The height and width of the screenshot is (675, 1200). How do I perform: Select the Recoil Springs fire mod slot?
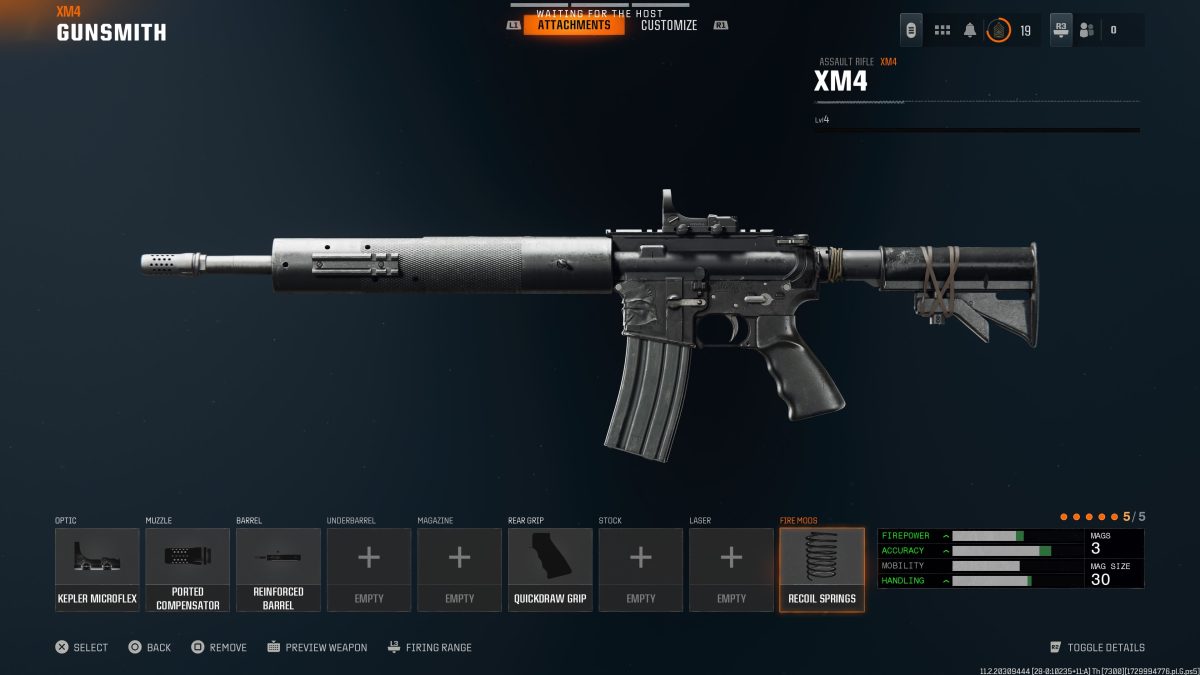coord(822,569)
